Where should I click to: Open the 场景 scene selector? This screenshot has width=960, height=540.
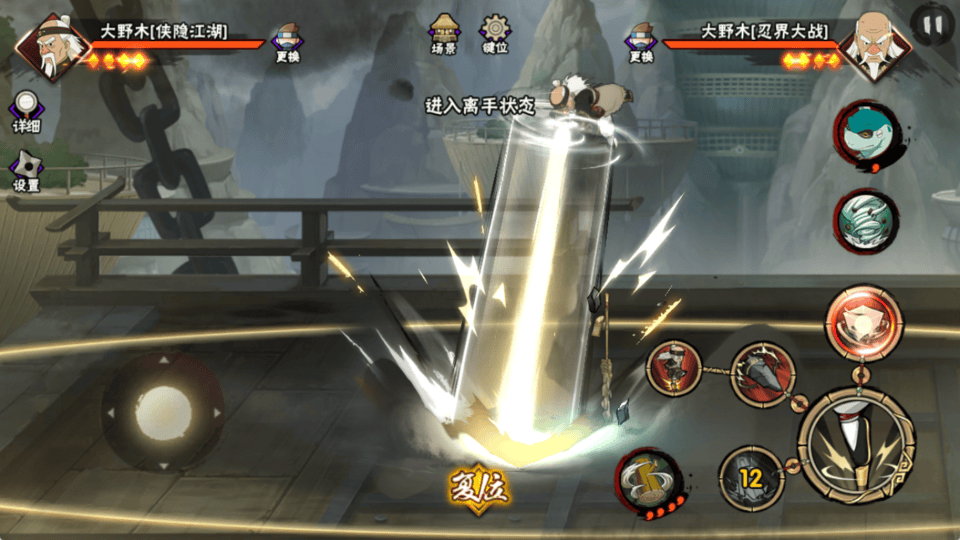coord(444,34)
